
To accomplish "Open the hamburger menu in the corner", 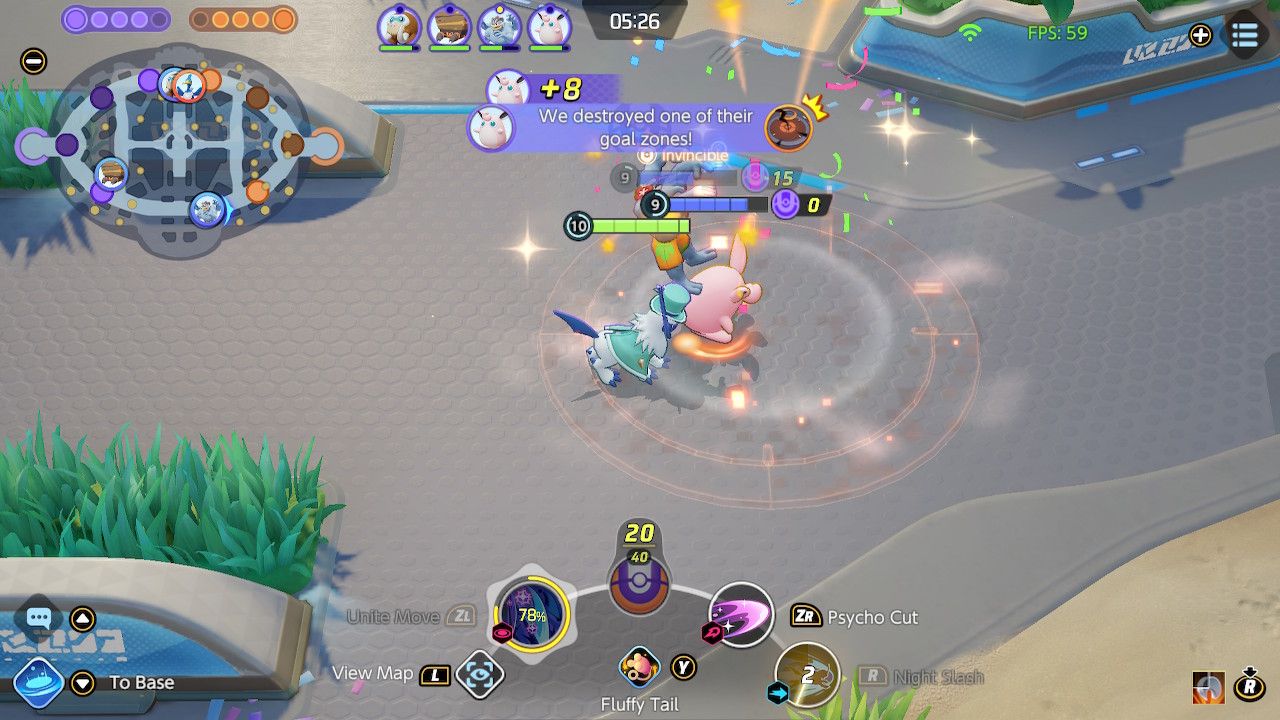I will tap(1245, 36).
